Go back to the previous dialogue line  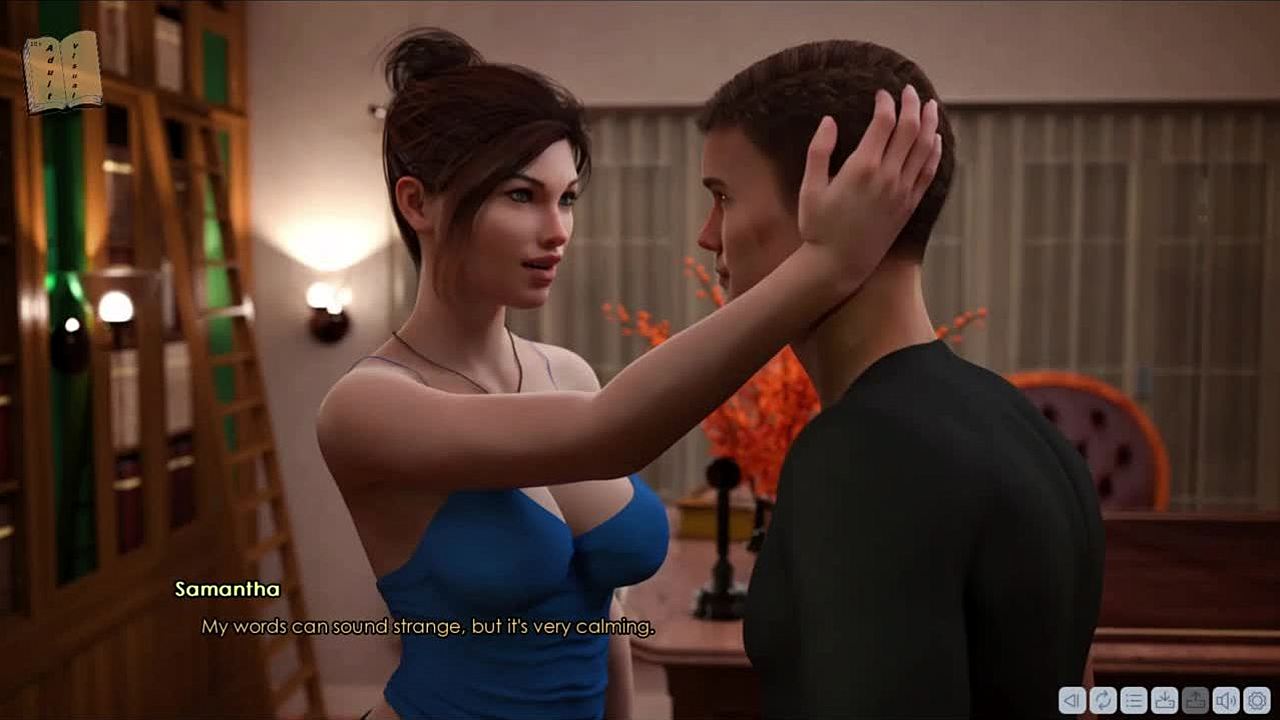pyautogui.click(x=1072, y=700)
